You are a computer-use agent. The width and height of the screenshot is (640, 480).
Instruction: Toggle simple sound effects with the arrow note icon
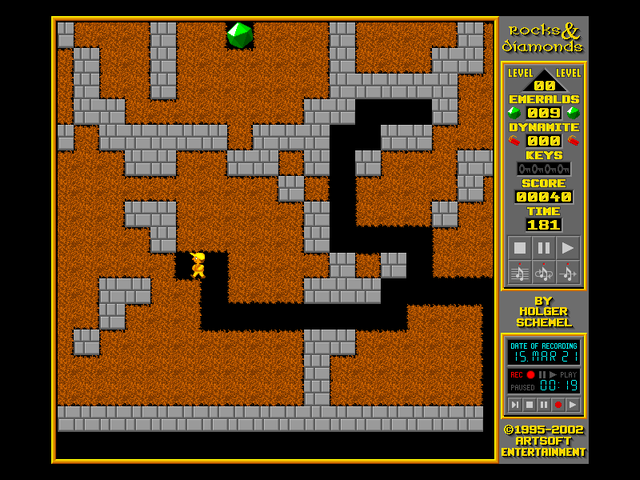point(567,272)
